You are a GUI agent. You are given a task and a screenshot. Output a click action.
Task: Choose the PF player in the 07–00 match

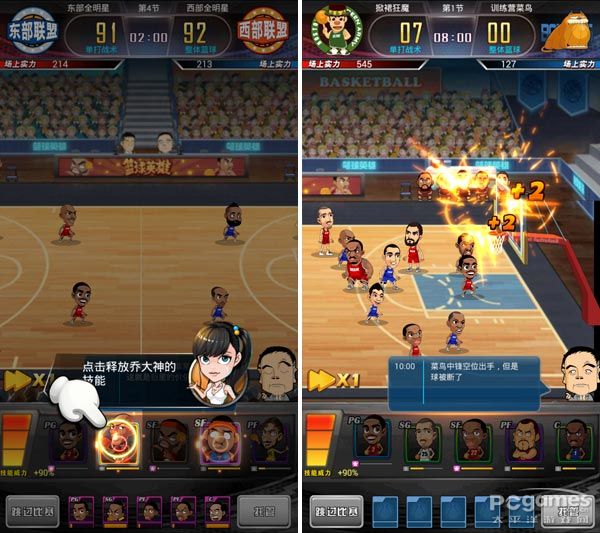tap(521, 441)
